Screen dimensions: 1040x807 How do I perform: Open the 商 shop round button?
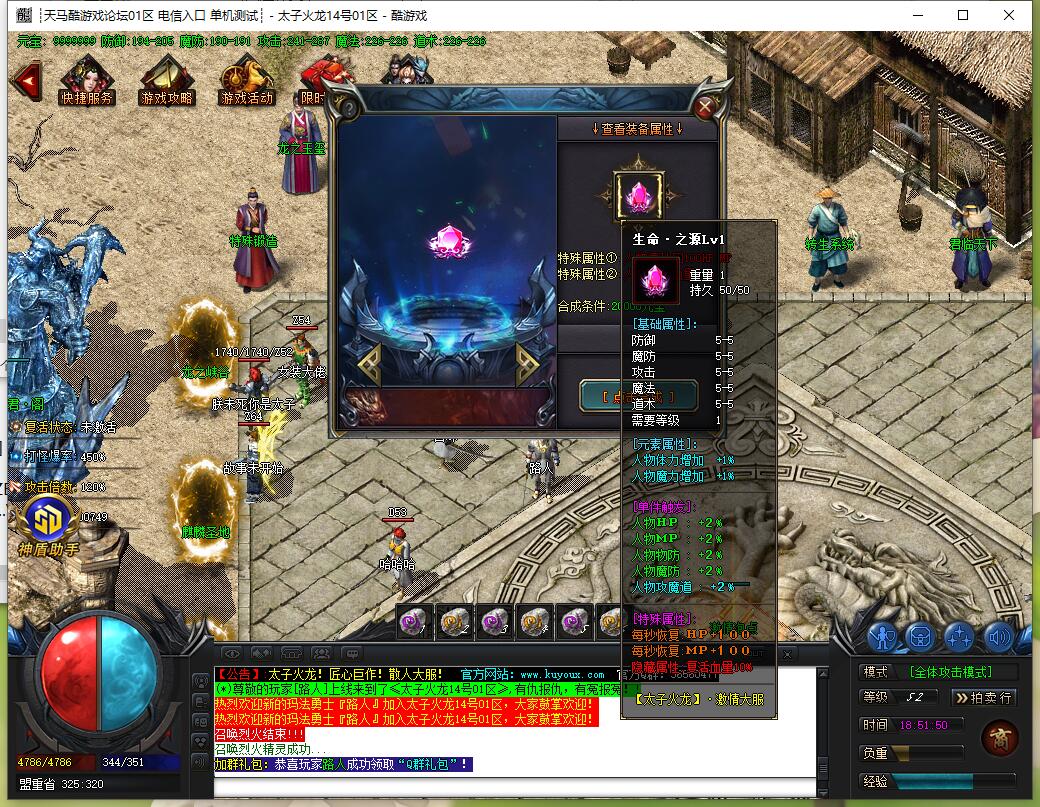click(x=998, y=737)
